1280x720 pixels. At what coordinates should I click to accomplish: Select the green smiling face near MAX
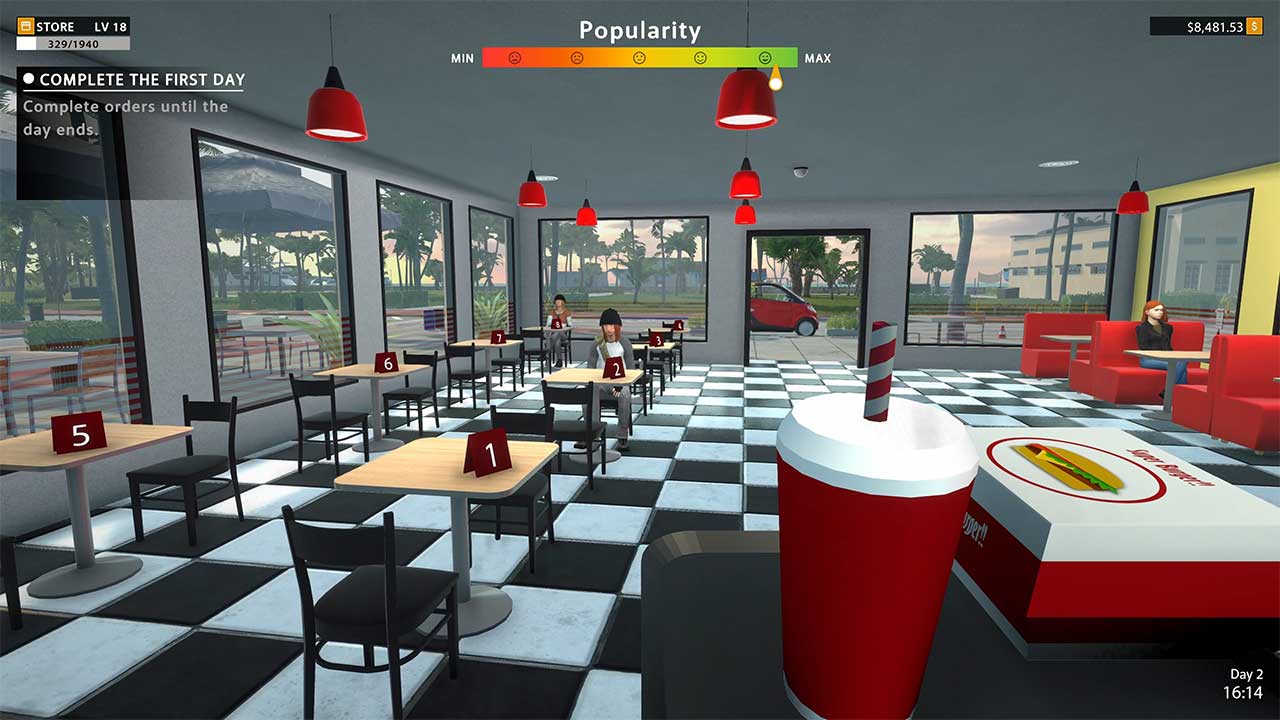coord(765,58)
